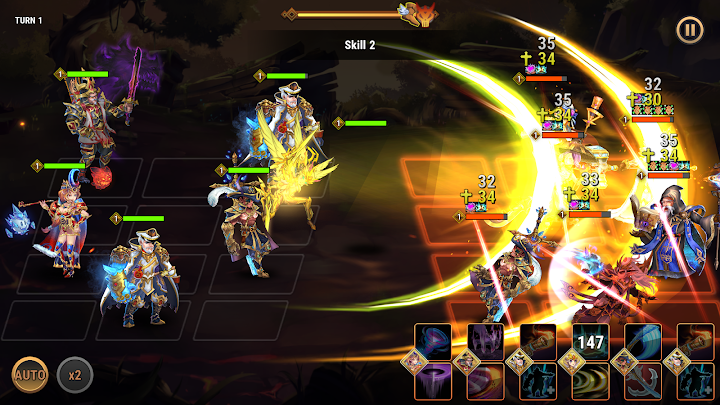Toggle the AUTO battle button
The height and width of the screenshot is (405, 720).
tap(29, 375)
